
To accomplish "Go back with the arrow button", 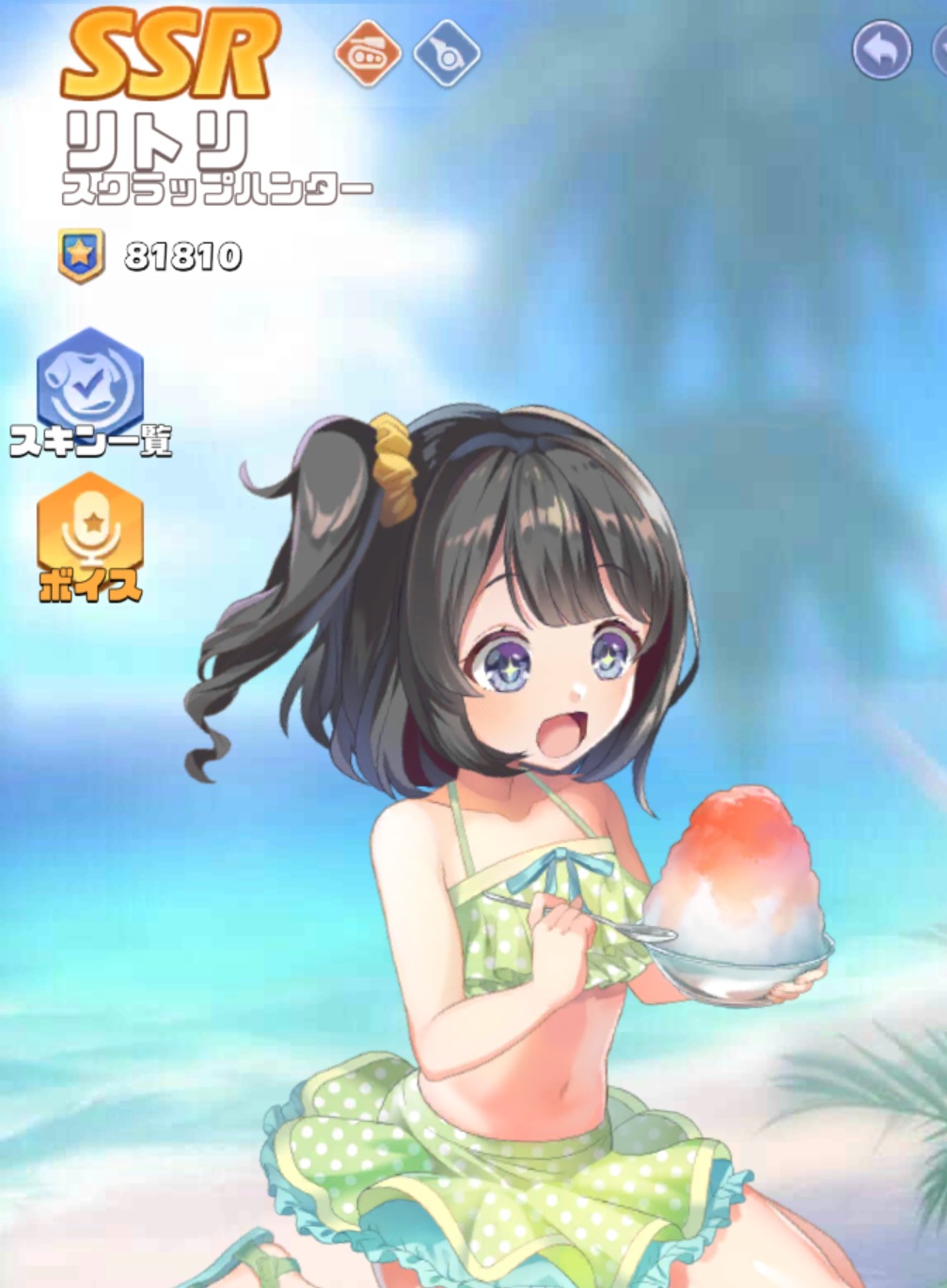I will [x=881, y=50].
